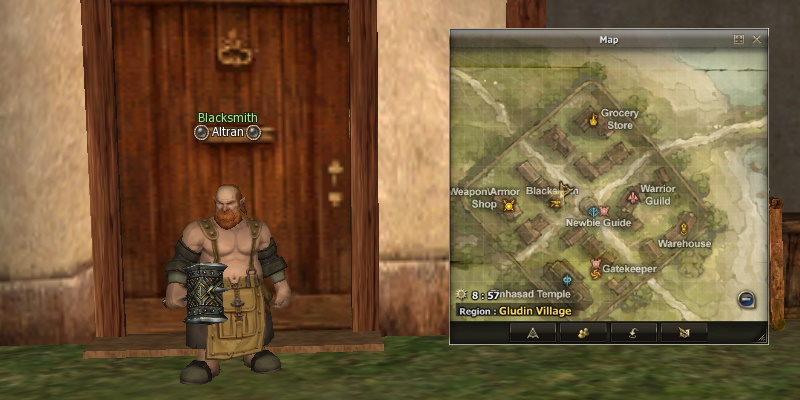Click the Warehouse map marker
Screen dimensions: 800x400
(x=685, y=226)
